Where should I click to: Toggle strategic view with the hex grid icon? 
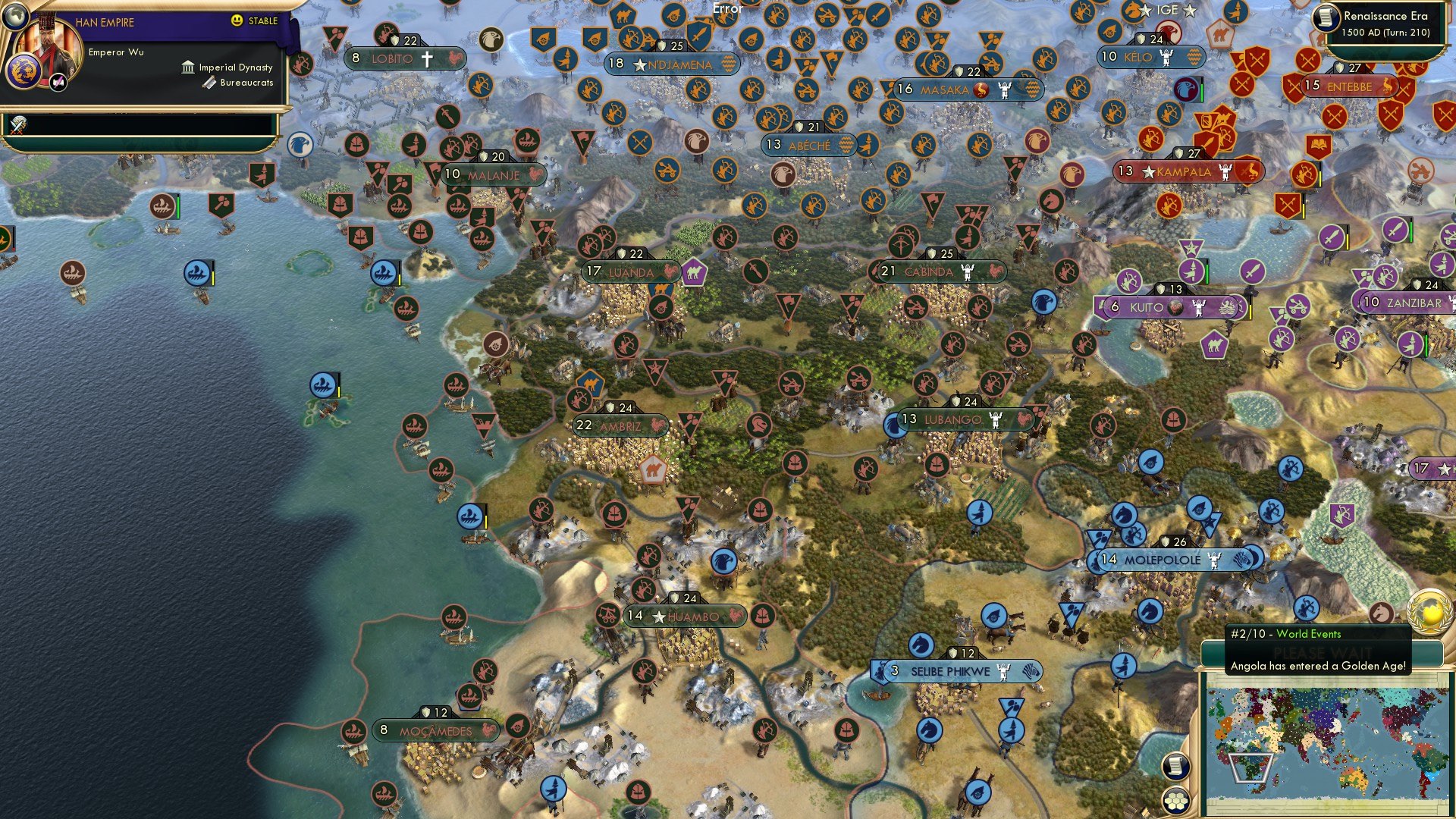click(x=1178, y=800)
